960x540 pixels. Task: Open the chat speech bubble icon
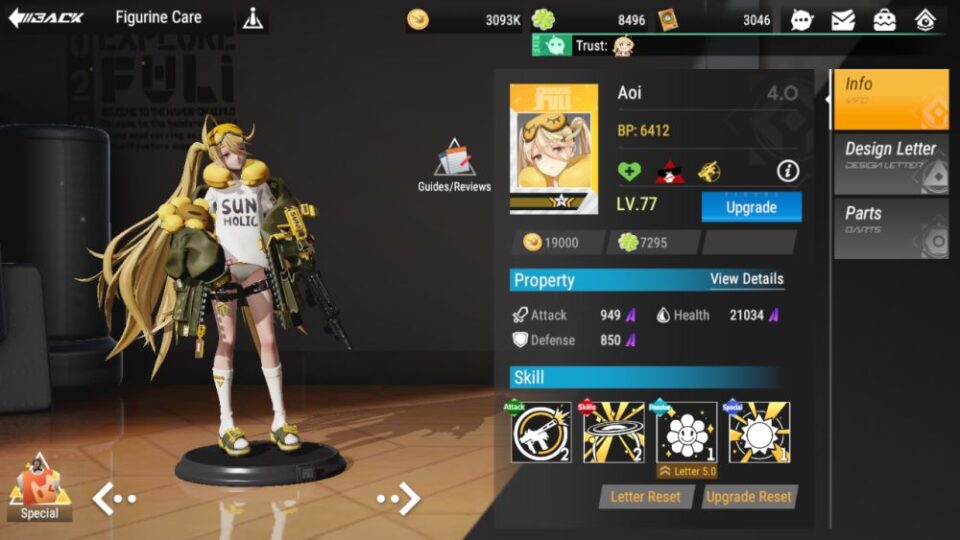[x=802, y=19]
